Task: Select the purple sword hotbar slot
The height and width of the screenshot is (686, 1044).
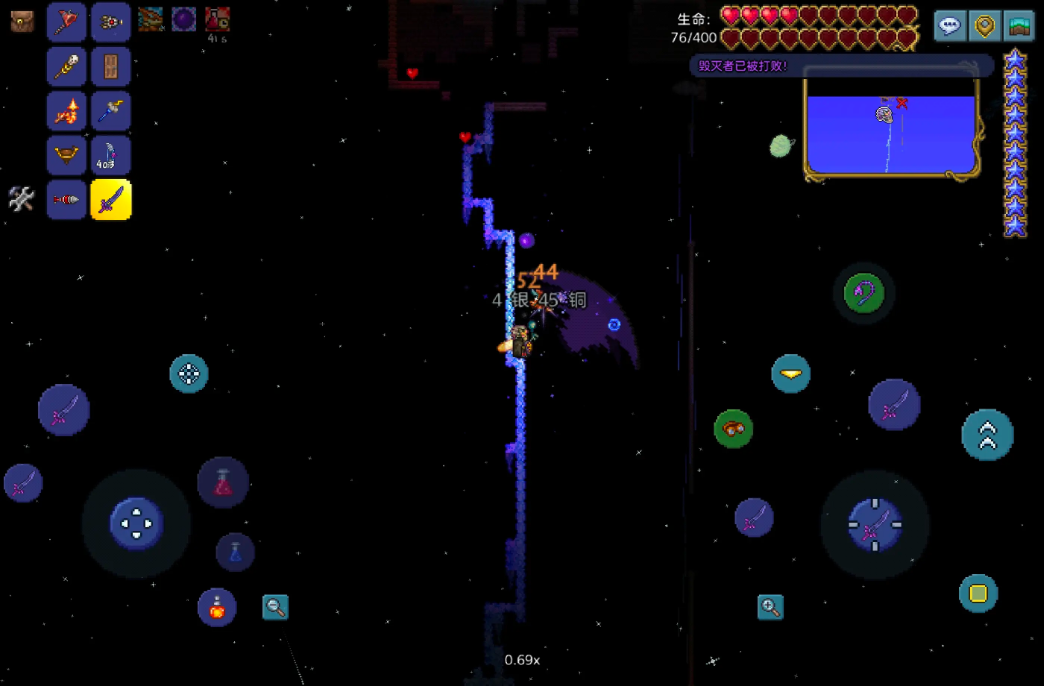Action: 111,200
